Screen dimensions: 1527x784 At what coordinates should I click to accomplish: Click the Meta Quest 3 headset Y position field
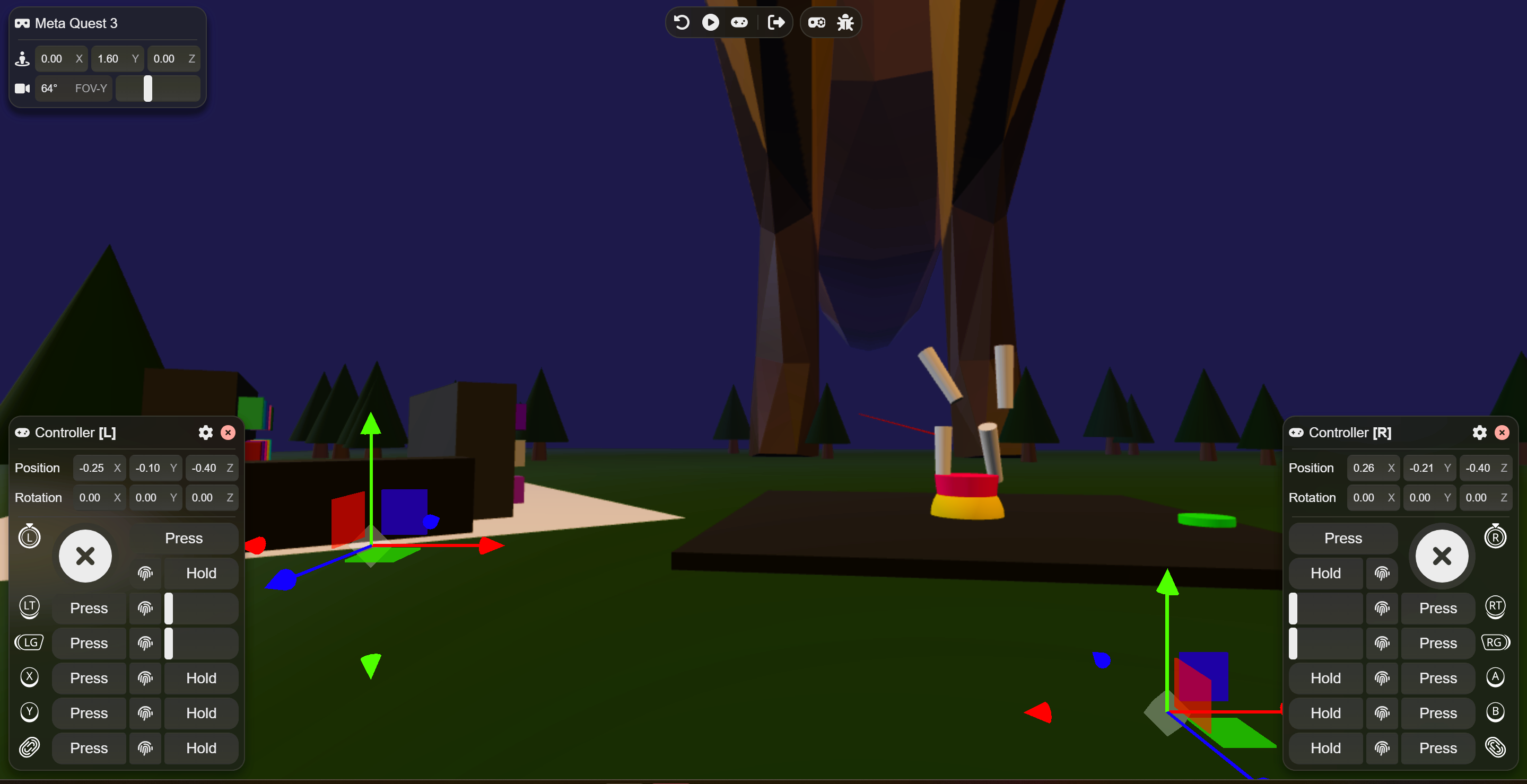pos(109,59)
